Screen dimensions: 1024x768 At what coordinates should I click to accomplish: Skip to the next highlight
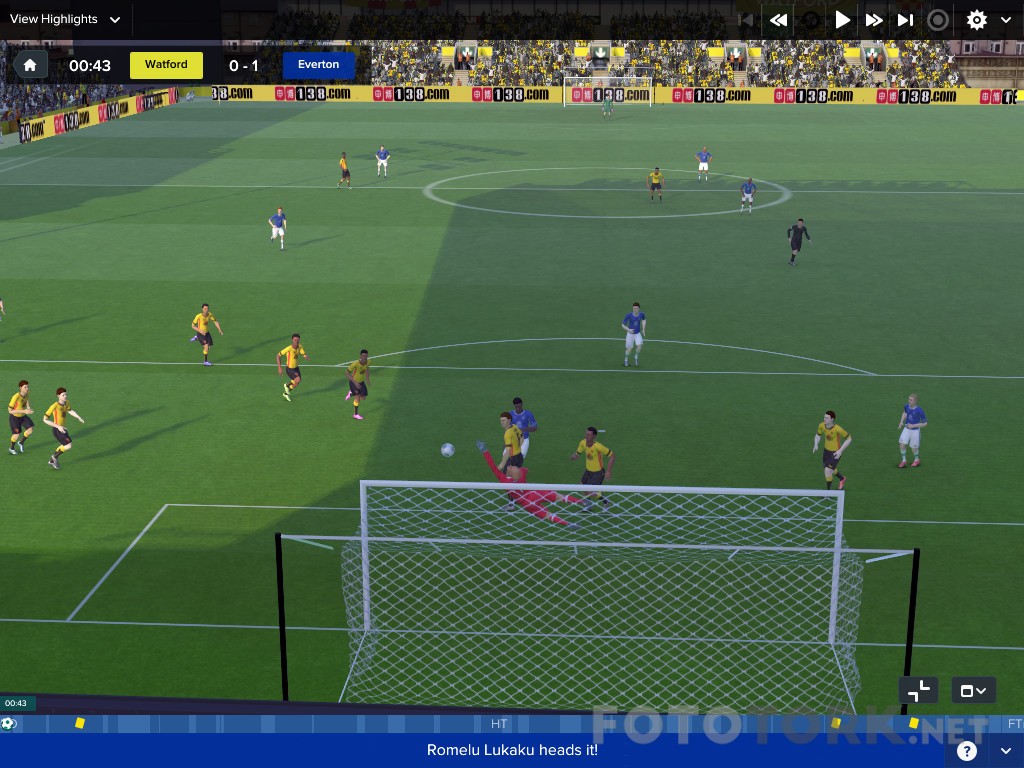point(905,20)
